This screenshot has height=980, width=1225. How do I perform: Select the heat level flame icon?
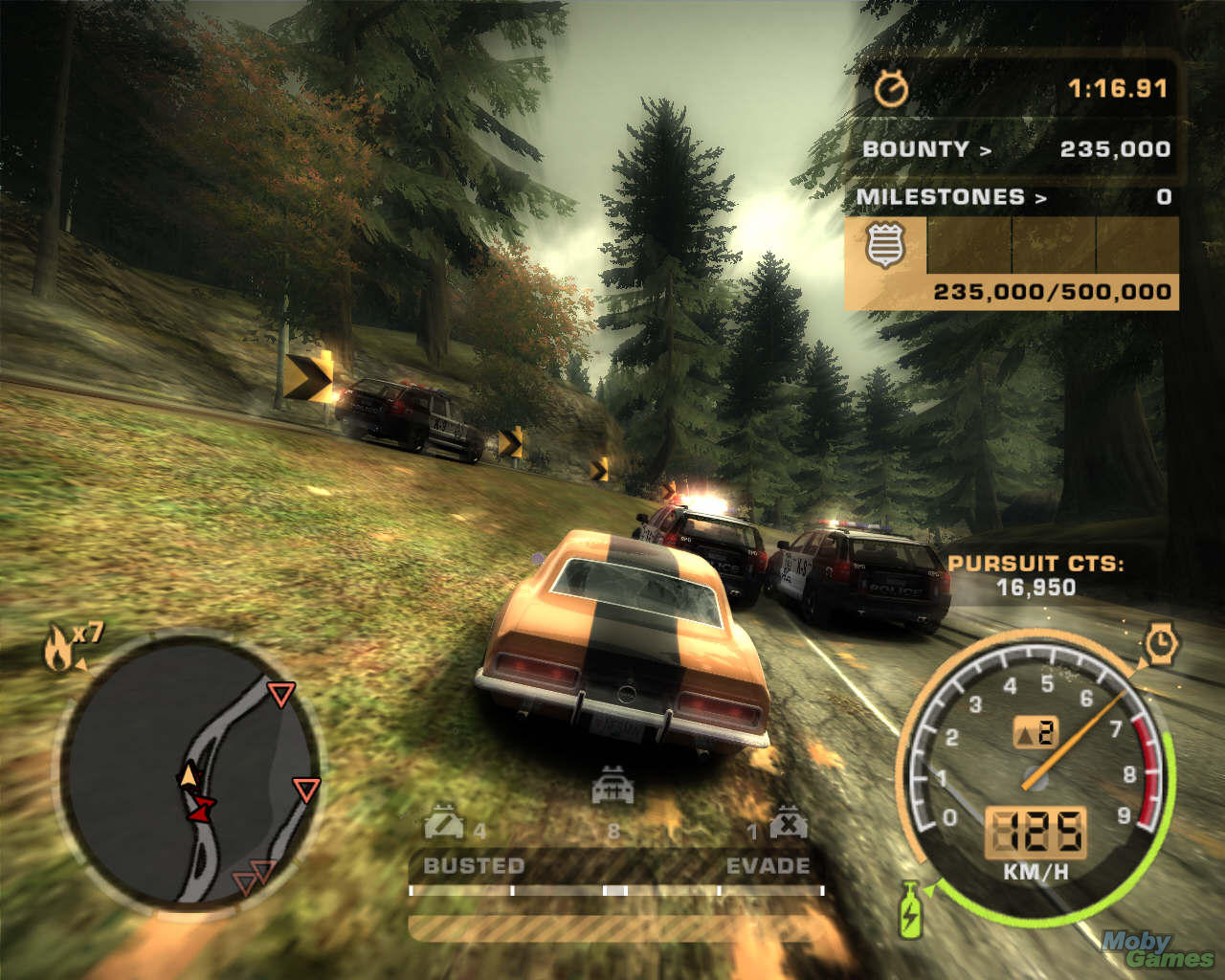(58, 650)
